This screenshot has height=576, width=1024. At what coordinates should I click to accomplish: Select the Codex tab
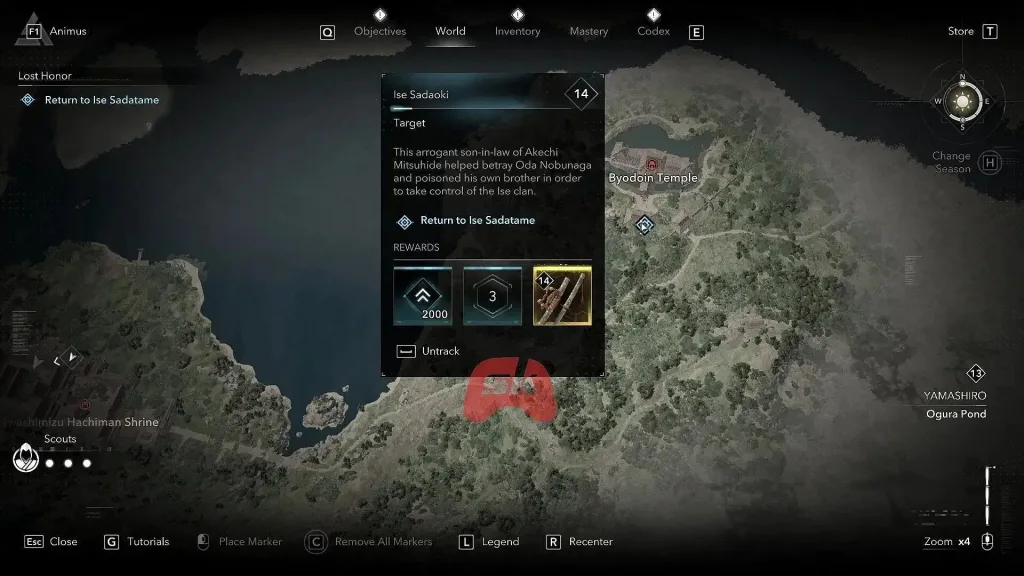pos(653,31)
